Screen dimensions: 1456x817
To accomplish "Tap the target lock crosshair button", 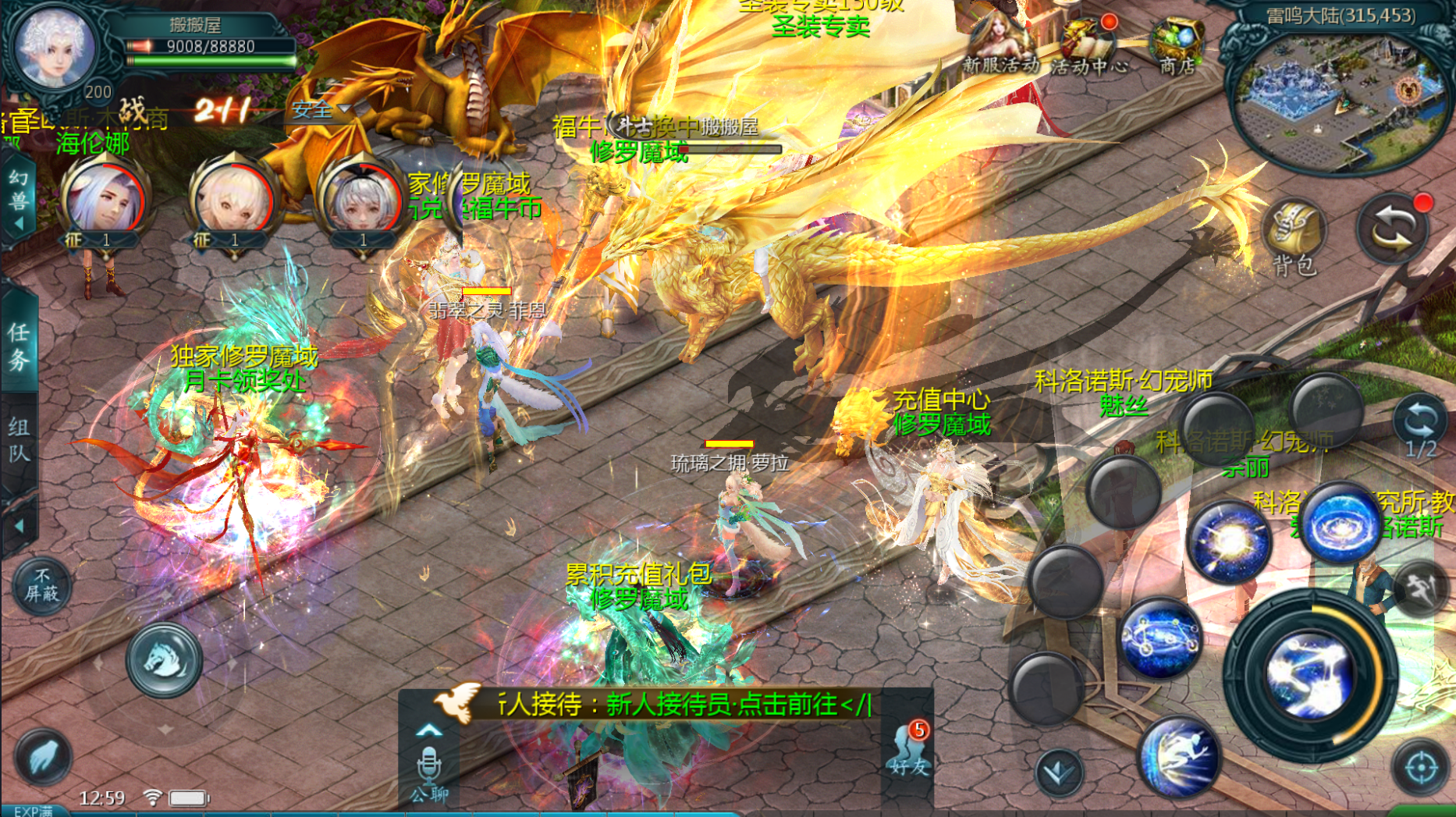I will point(1421,768).
